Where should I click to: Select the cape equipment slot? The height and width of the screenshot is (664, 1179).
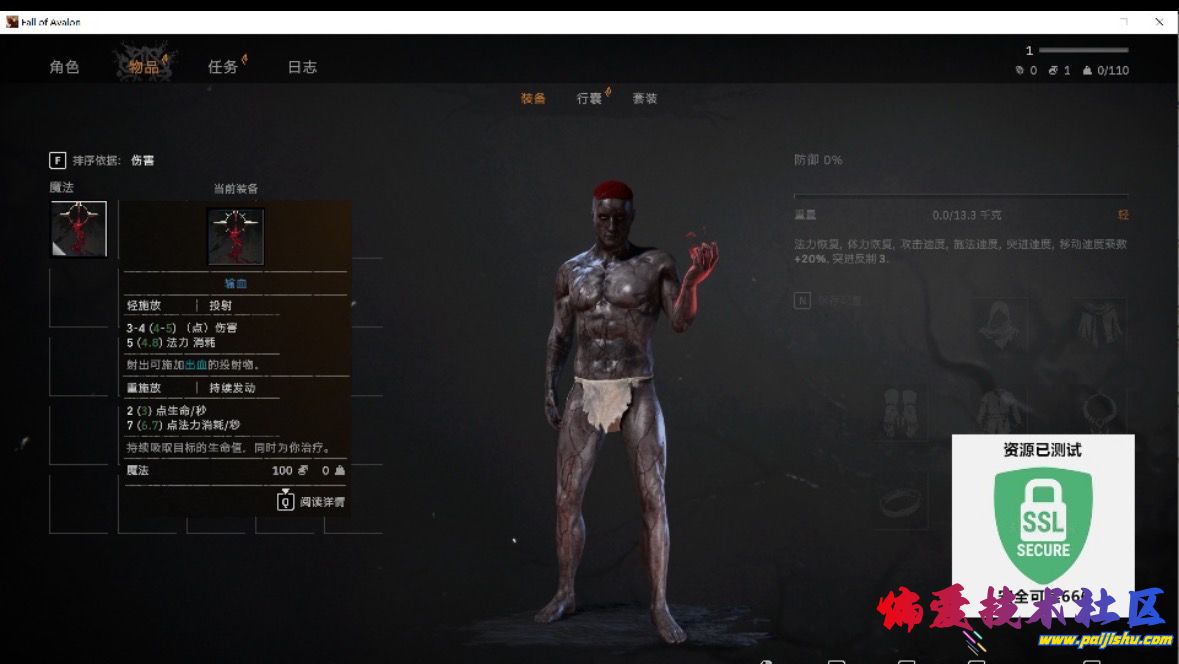pos(1096,325)
